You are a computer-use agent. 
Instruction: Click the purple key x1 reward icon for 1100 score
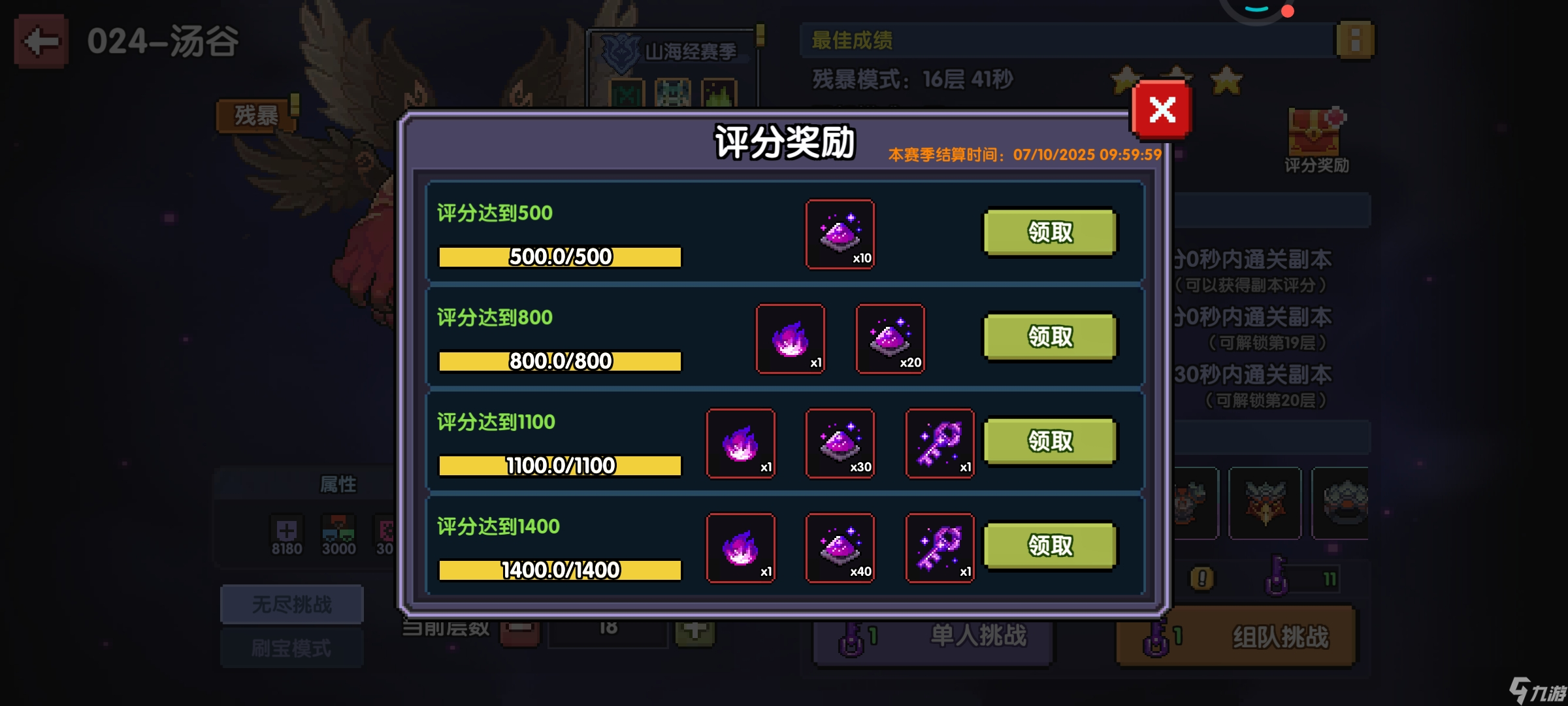(x=939, y=443)
